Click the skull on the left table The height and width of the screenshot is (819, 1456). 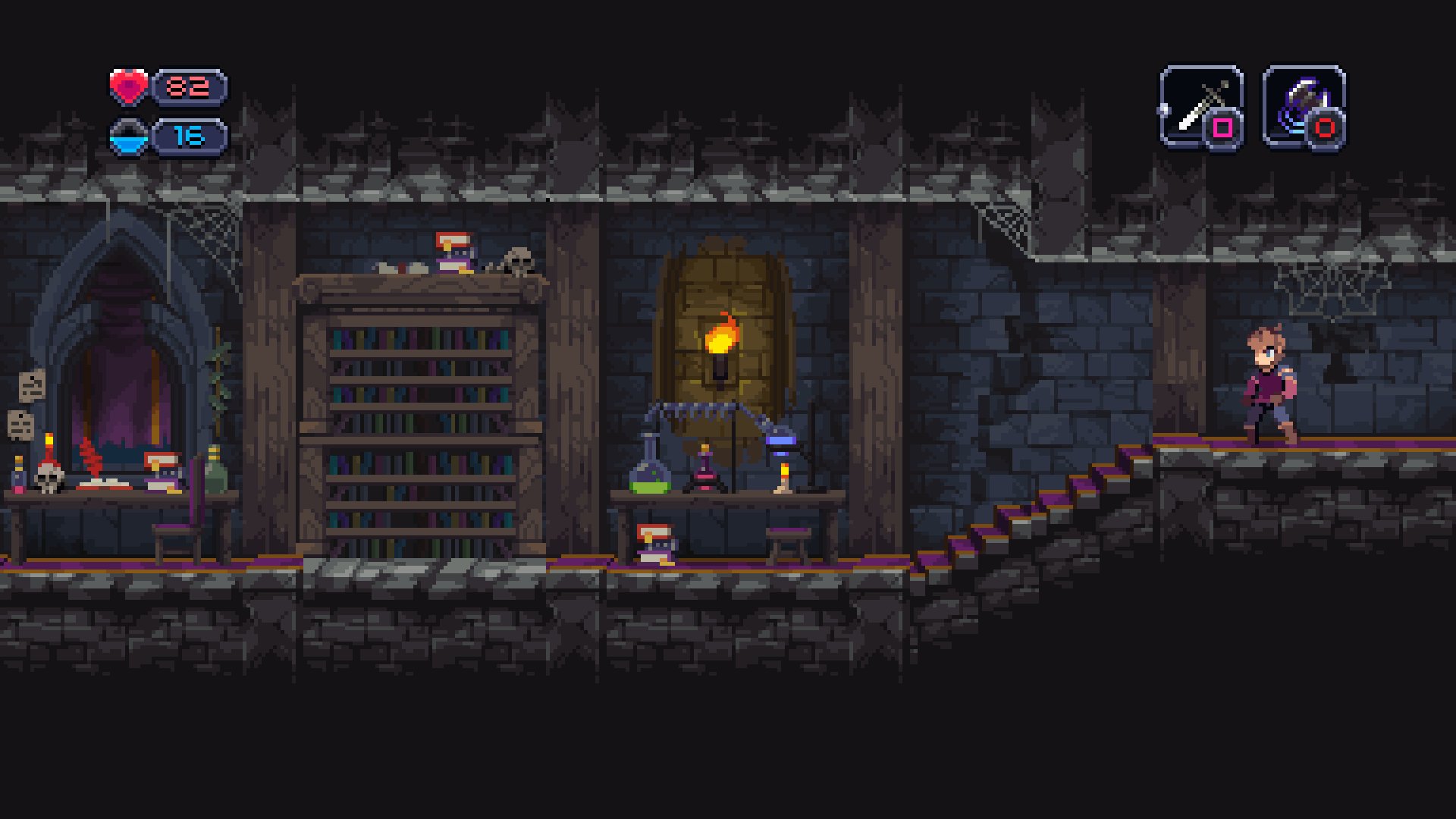tap(48, 479)
